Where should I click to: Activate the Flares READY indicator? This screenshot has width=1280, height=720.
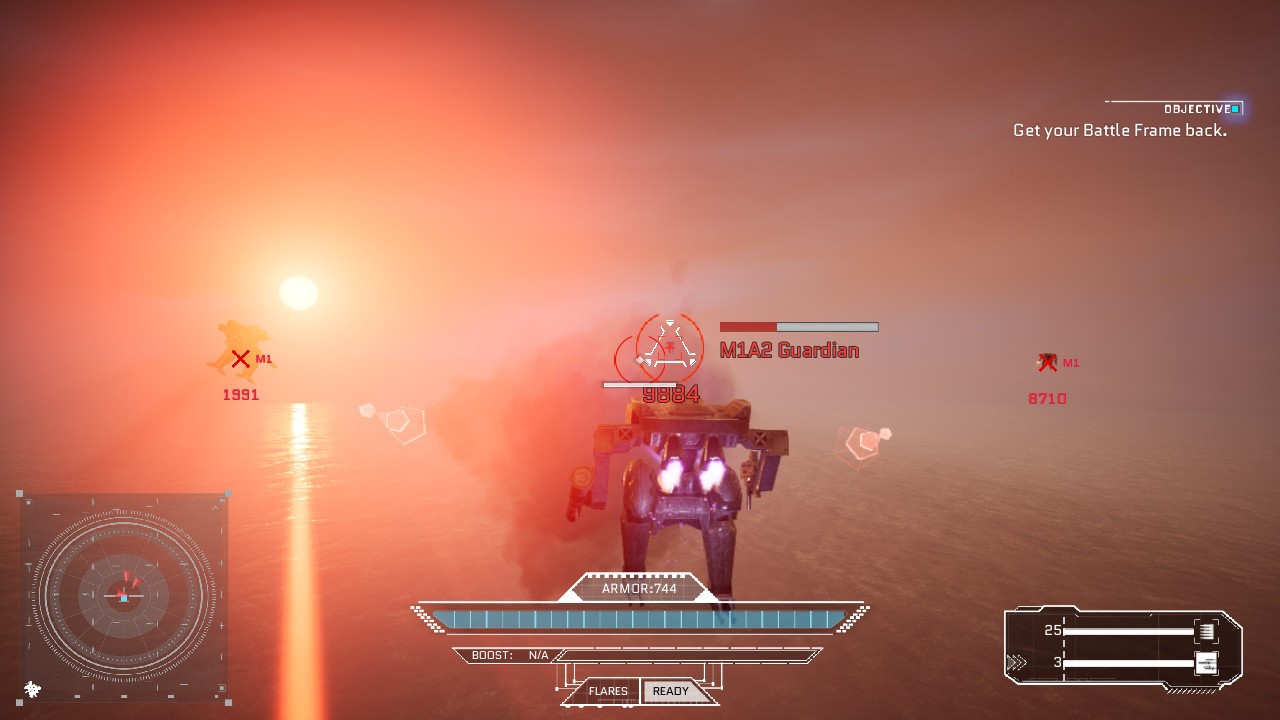pos(670,691)
